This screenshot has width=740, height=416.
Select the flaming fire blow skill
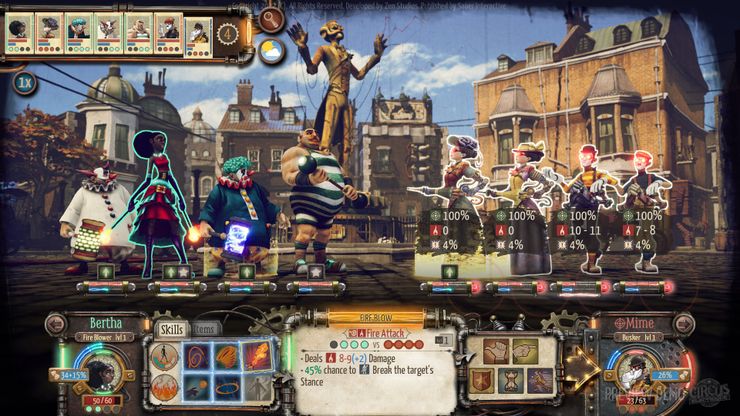tap(257, 355)
